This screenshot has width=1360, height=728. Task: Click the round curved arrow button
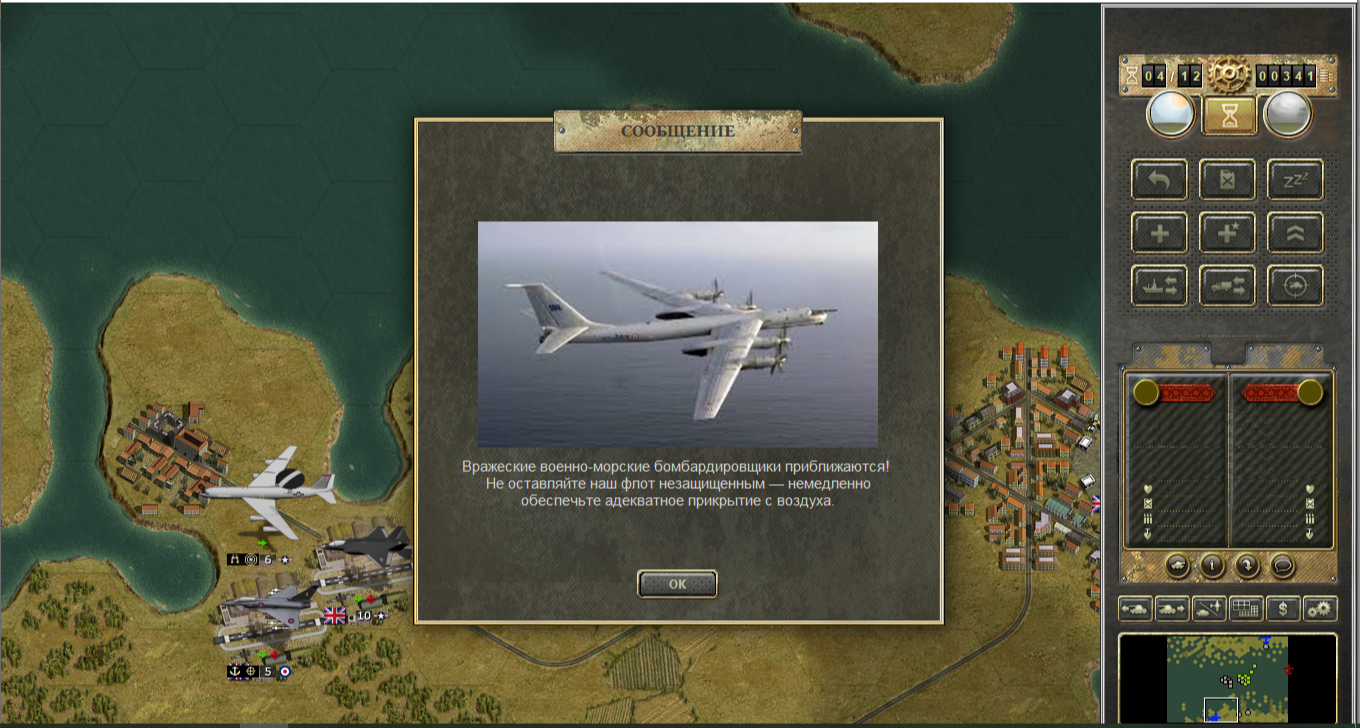coord(1248,565)
